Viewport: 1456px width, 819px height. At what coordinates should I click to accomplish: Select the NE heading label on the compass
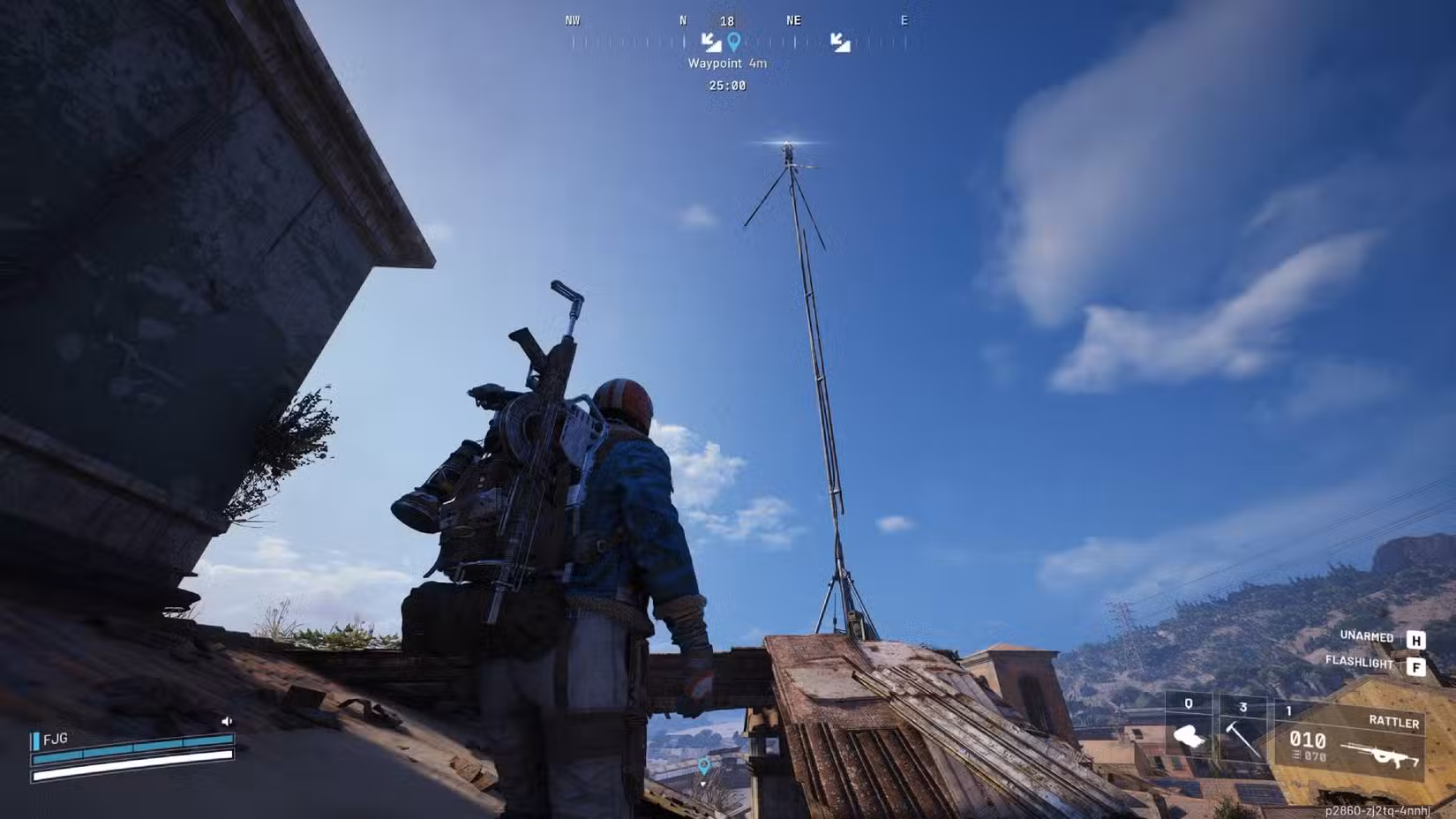coord(794,20)
